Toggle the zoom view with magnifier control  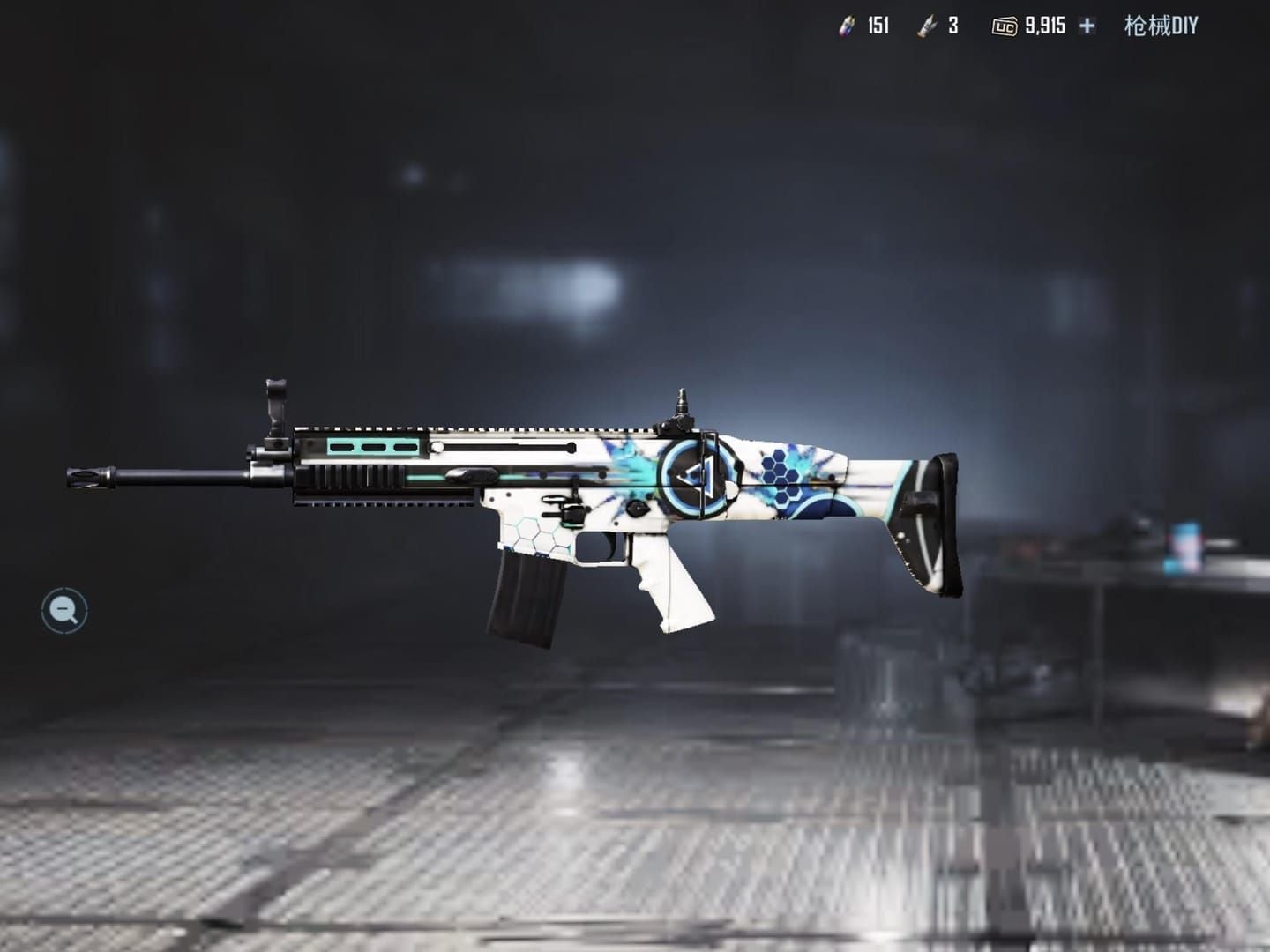point(63,608)
